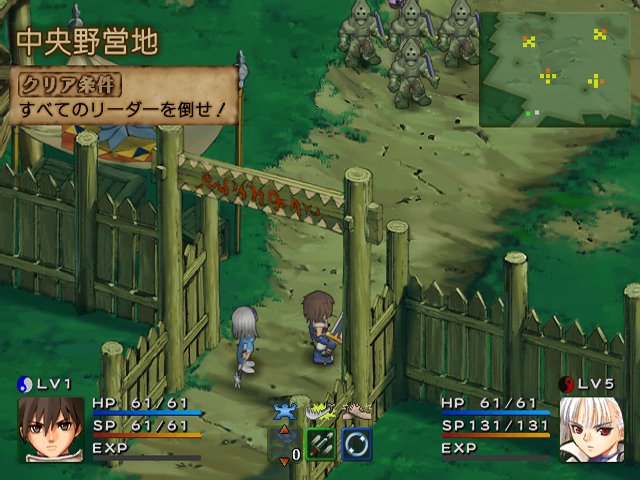Select the green sword slash skill icon
640x480 pixels.
[320, 444]
